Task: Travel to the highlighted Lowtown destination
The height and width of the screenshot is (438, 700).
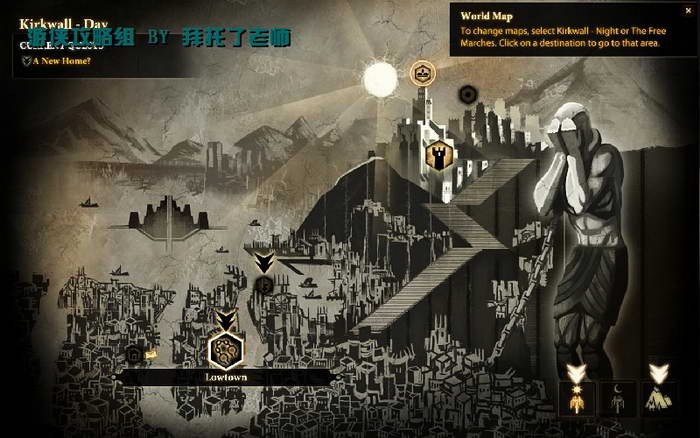Action: click(226, 350)
